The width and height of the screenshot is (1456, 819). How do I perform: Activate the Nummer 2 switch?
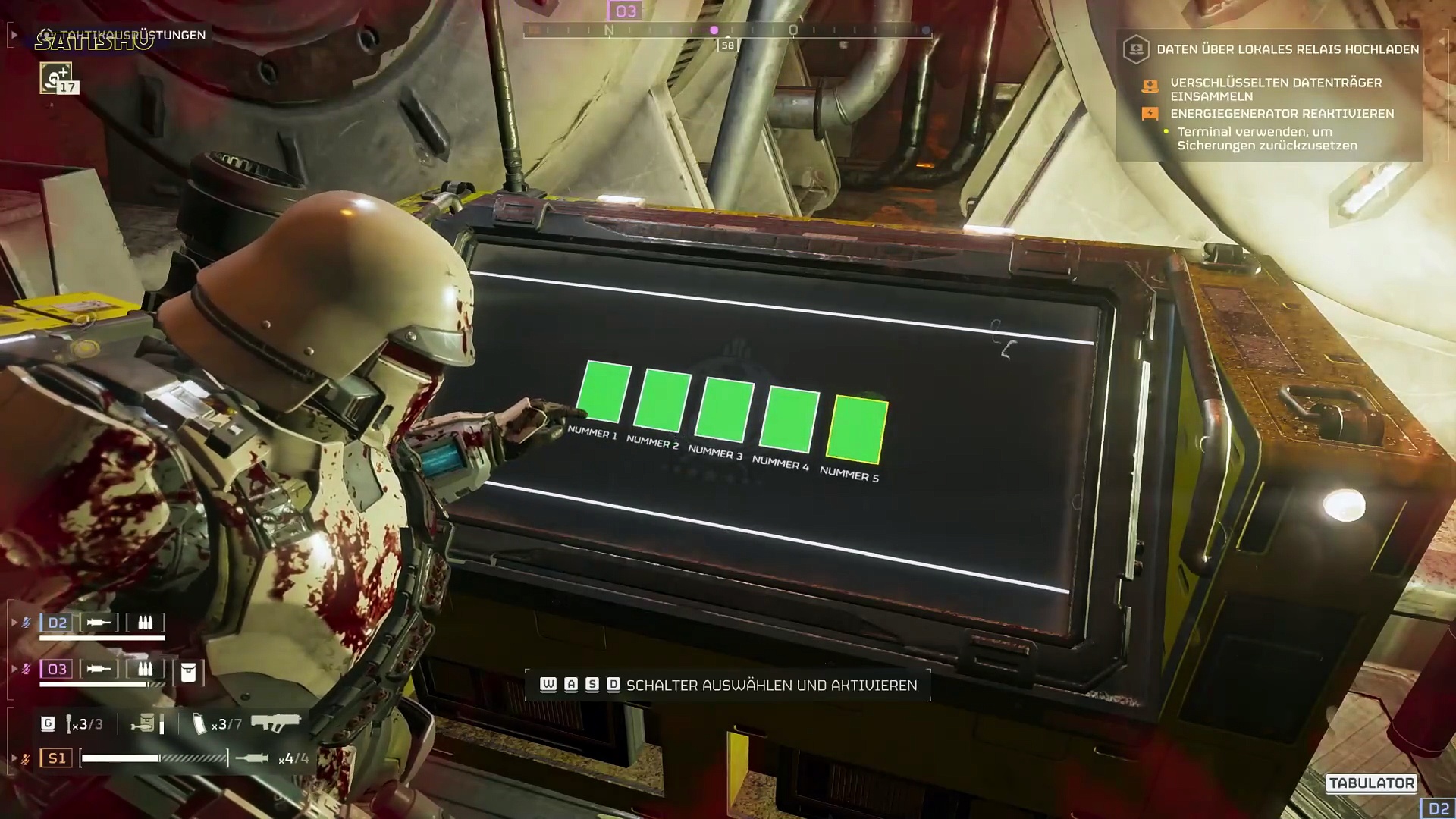click(663, 402)
